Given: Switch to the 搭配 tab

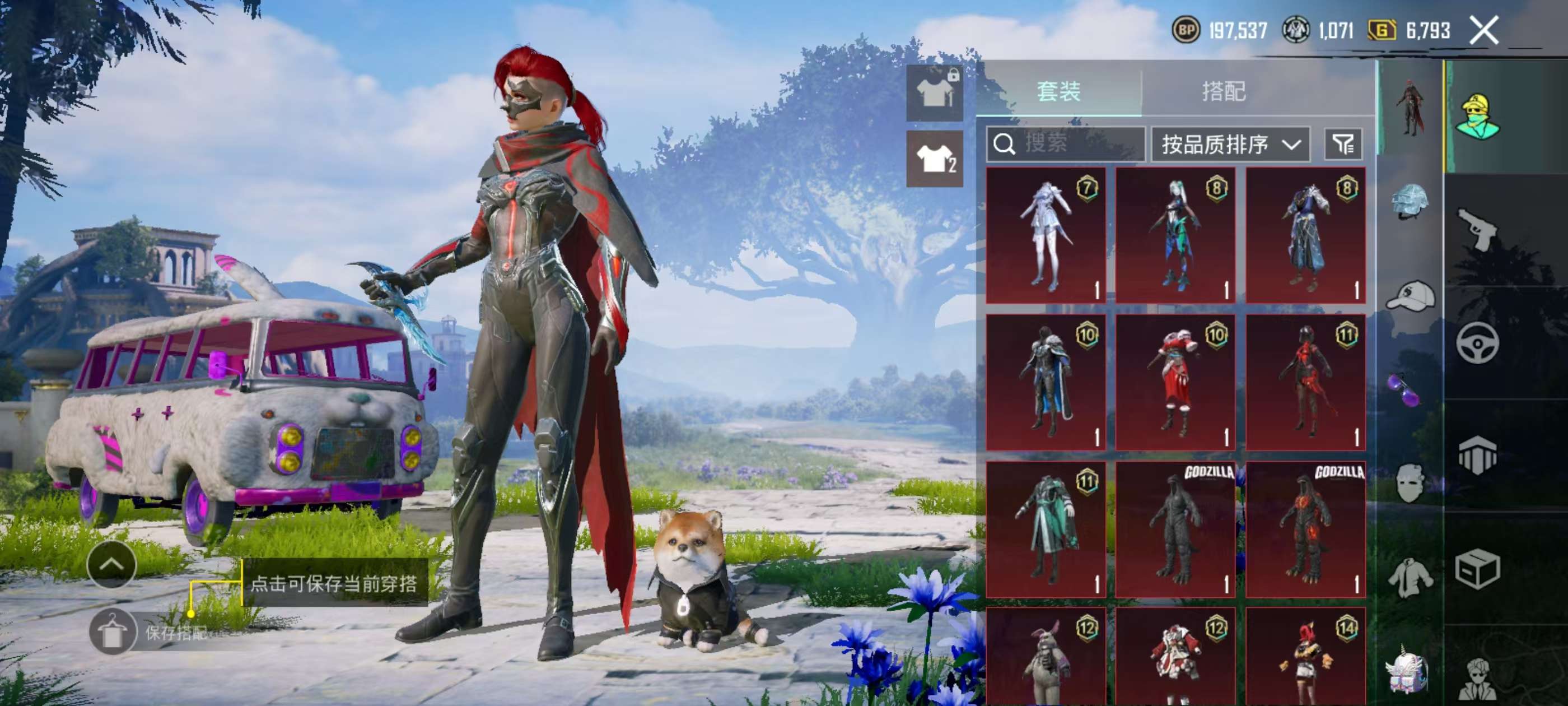Looking at the screenshot, I should (1224, 91).
